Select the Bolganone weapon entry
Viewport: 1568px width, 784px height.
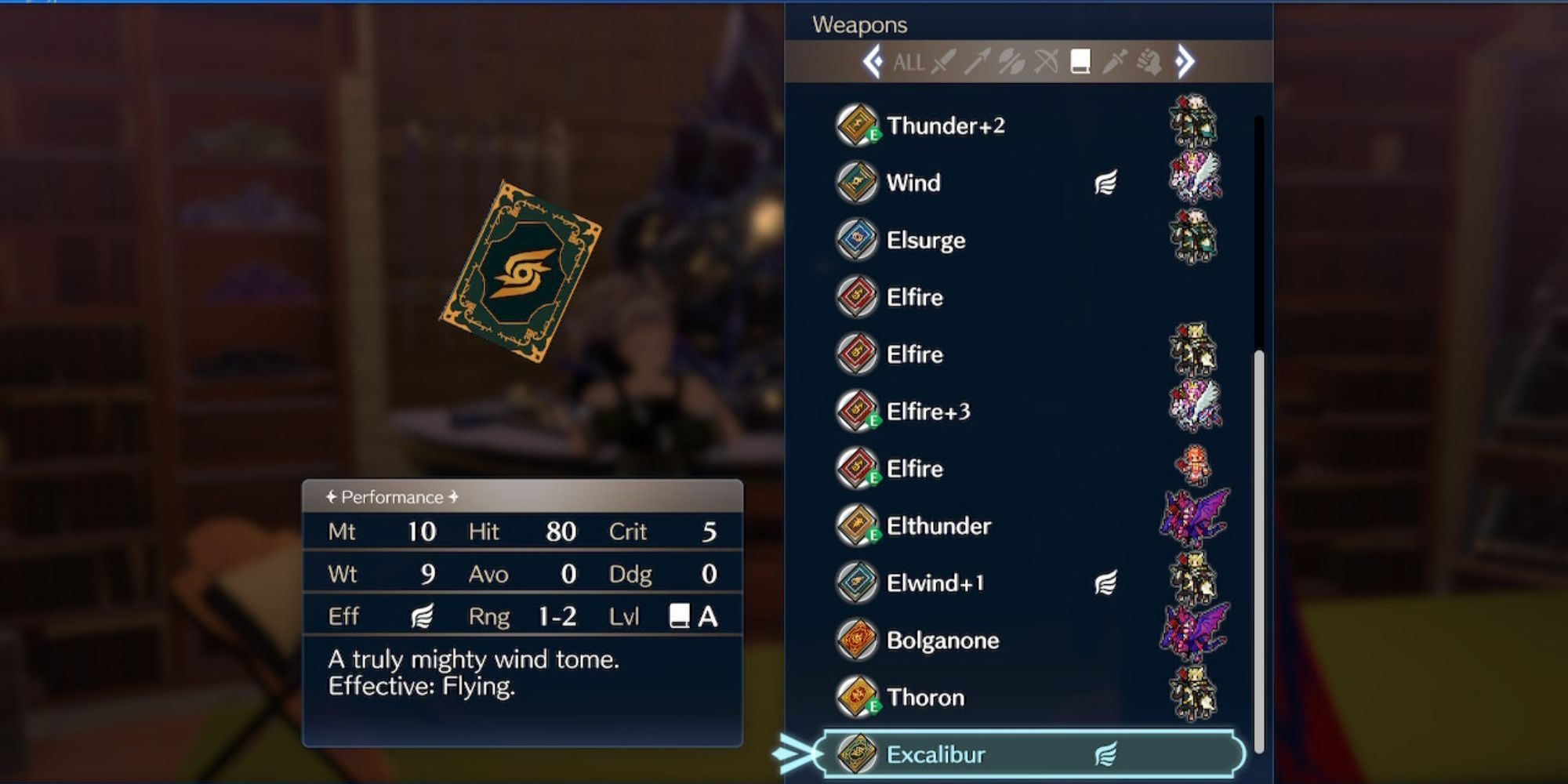coord(943,641)
